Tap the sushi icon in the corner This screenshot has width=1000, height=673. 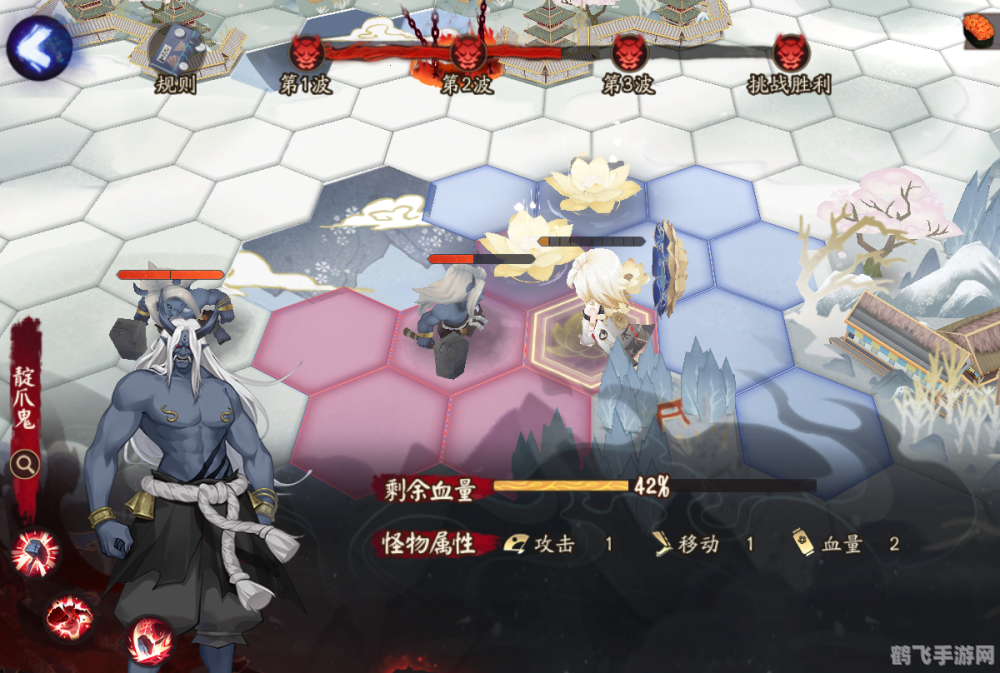pyautogui.click(x=980, y=30)
